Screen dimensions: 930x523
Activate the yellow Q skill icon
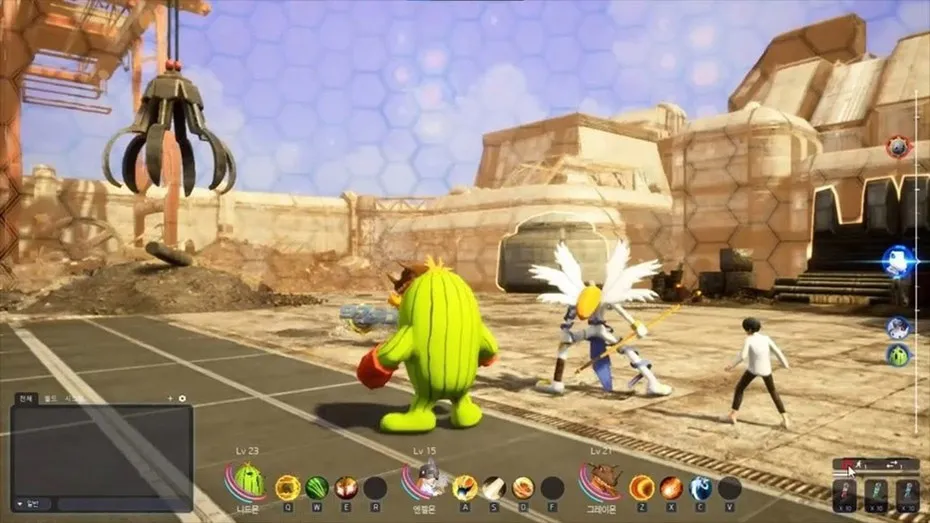point(287,487)
